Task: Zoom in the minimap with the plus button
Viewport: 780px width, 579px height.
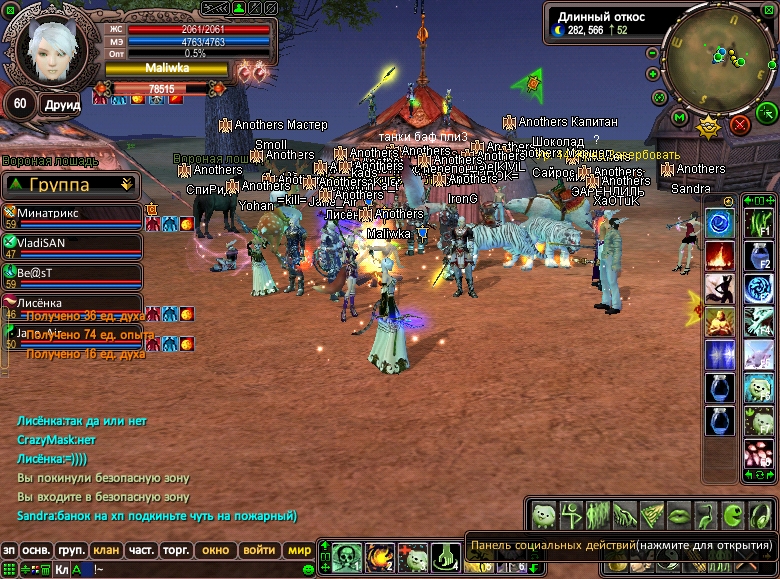Action: (652, 73)
